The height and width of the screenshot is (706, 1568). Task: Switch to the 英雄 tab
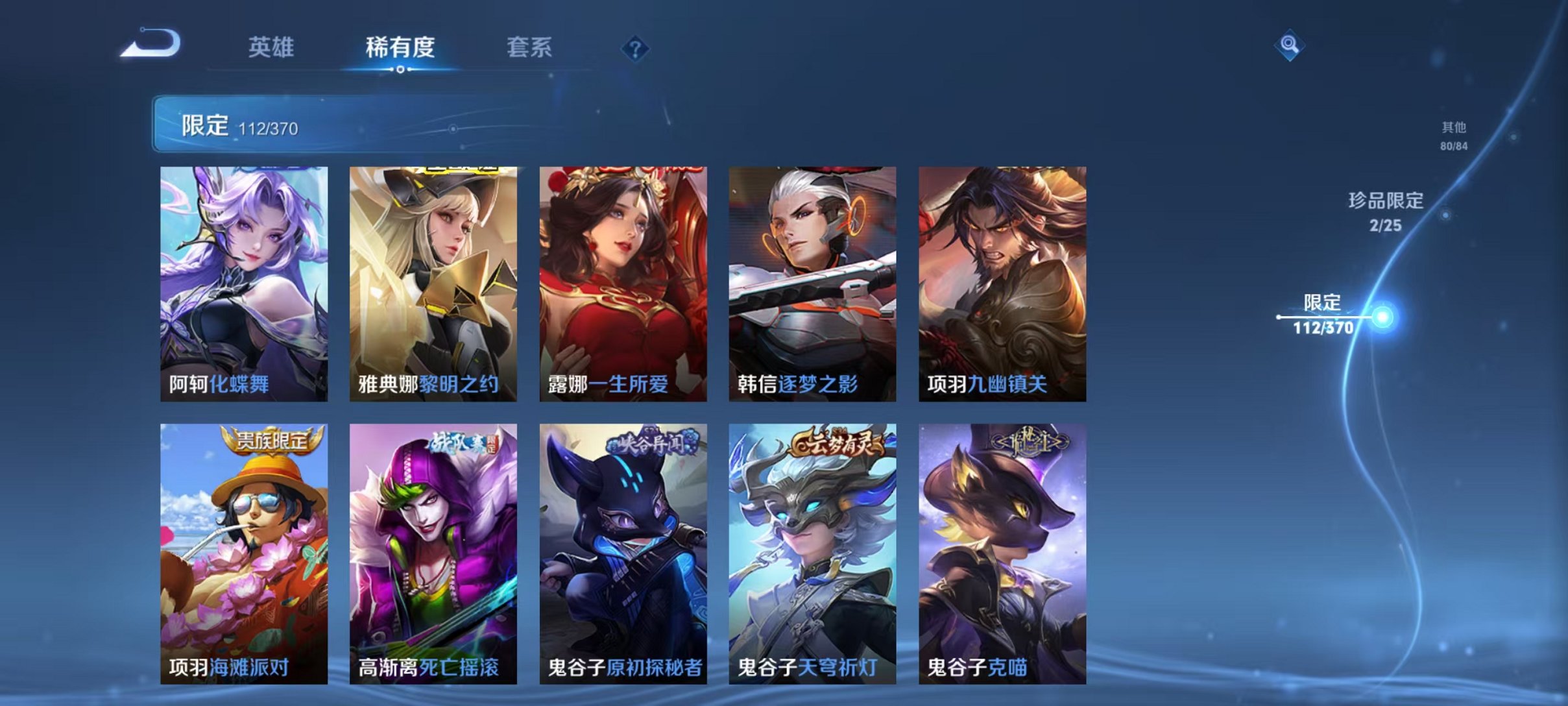[x=272, y=47]
